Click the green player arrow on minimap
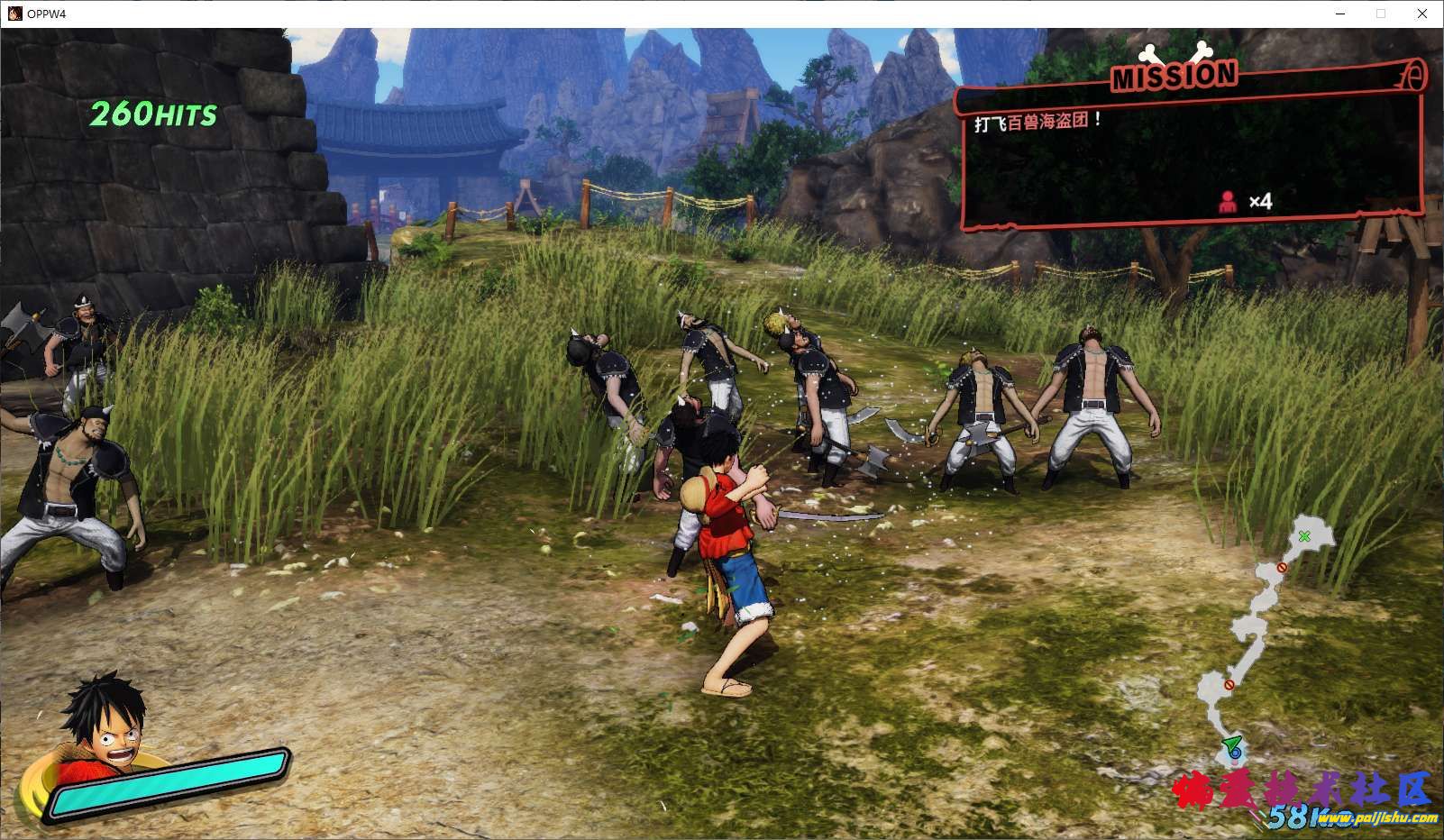This screenshot has height=840, width=1444. pos(1231,744)
